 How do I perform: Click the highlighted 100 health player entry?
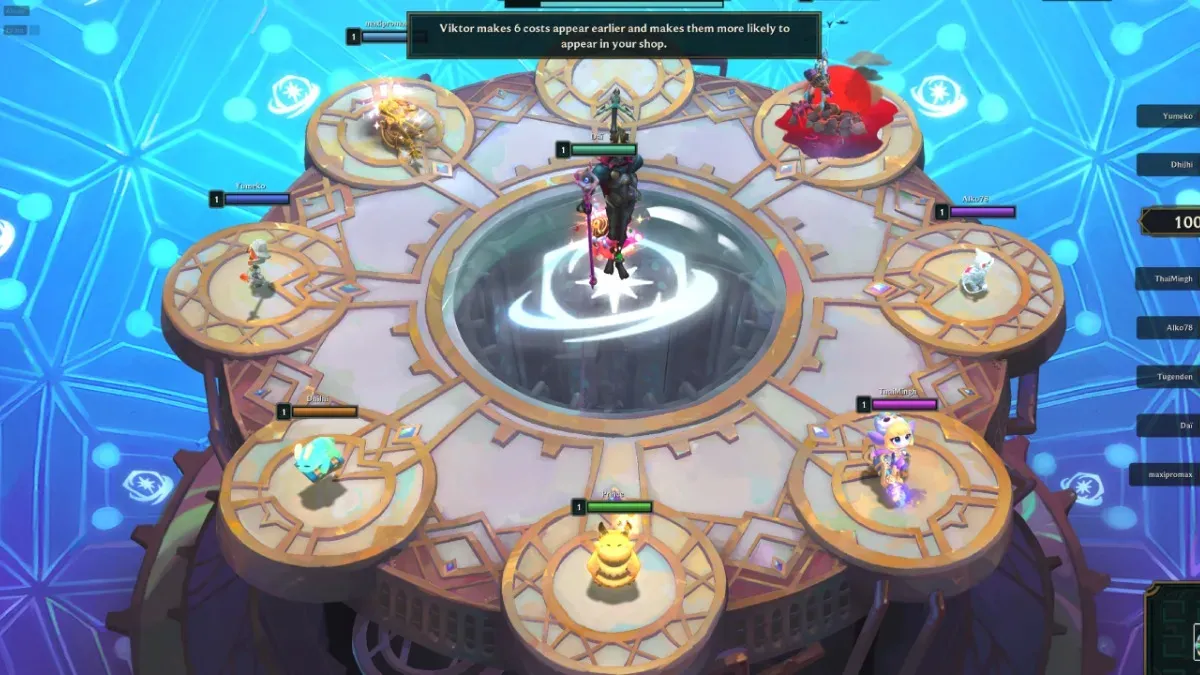(1174, 221)
